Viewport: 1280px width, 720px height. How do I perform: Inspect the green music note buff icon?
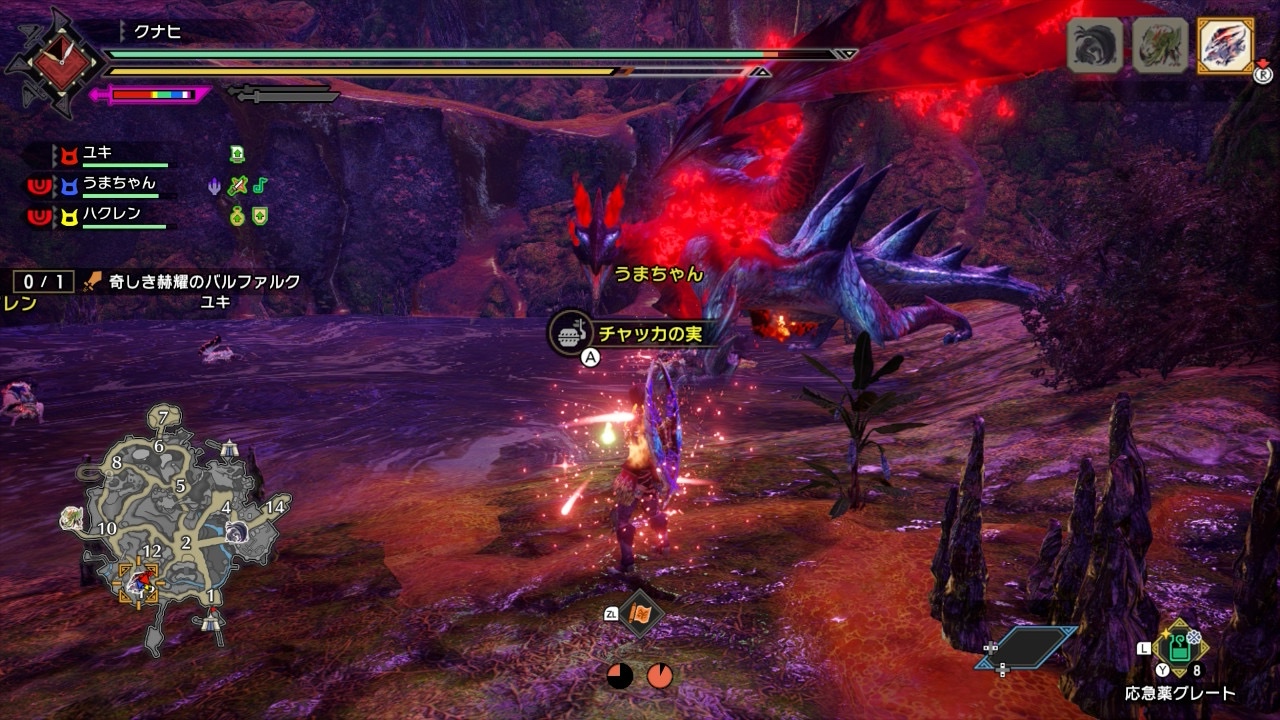(260, 185)
